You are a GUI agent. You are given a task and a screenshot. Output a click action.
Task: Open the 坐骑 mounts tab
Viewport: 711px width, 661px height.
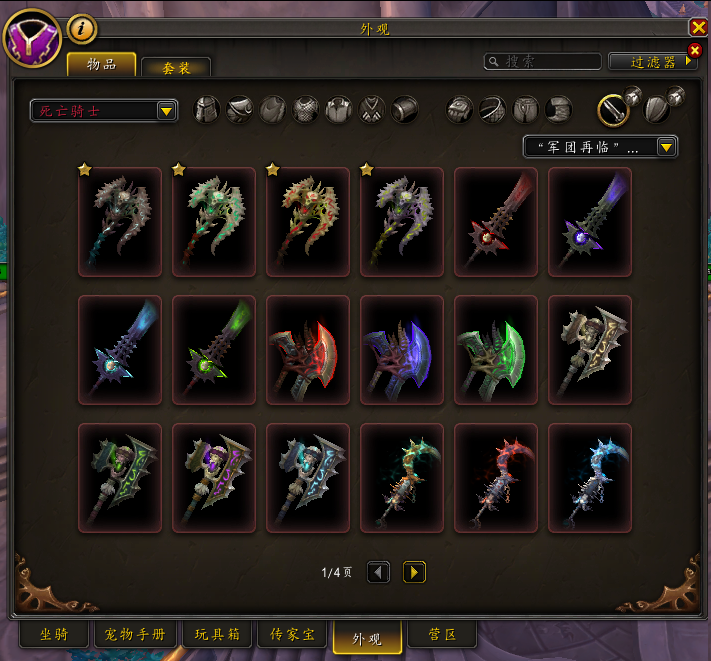click(54, 634)
